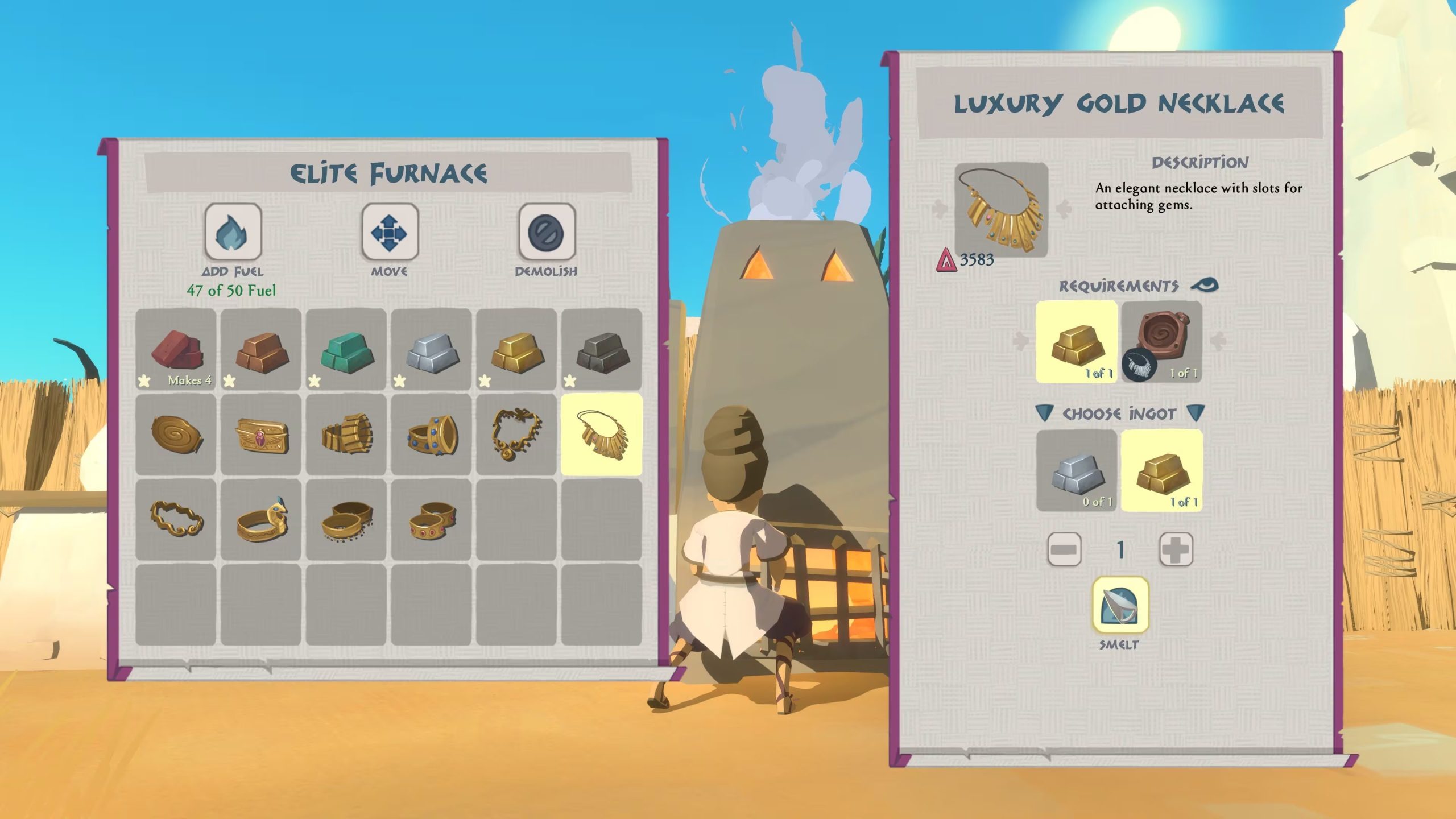Select the gold spiral pendant recipe
Viewport: 1456px width, 819px height.
point(176,435)
